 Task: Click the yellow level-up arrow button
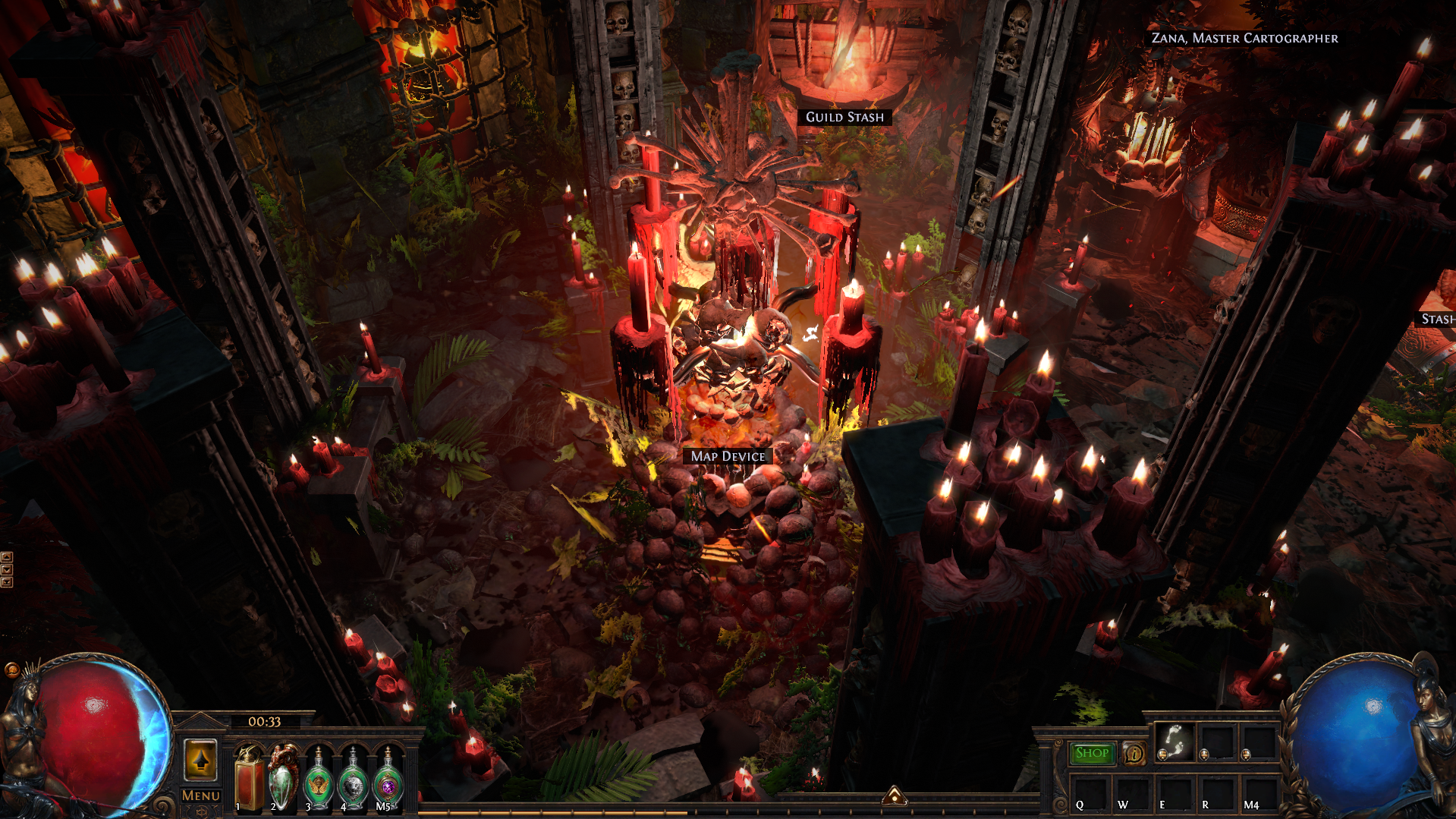201,760
